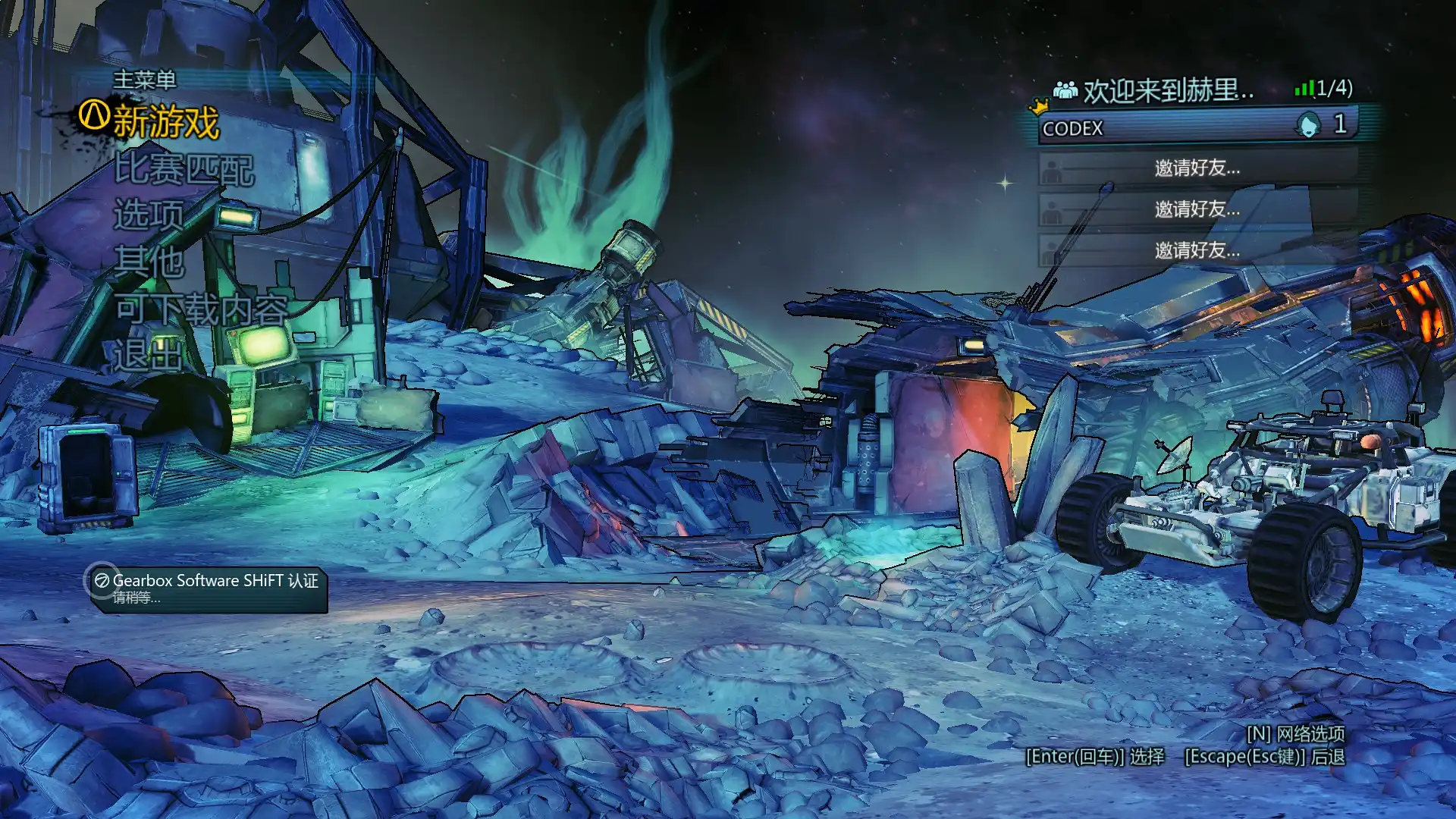The height and width of the screenshot is (819, 1456).
Task: Open the 欢迎来到赫里 lobby header
Action: [x=1166, y=91]
